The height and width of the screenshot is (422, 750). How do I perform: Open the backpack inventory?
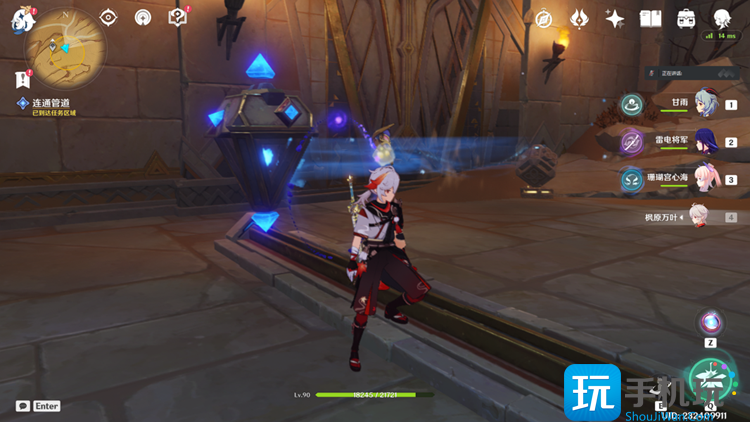click(686, 19)
